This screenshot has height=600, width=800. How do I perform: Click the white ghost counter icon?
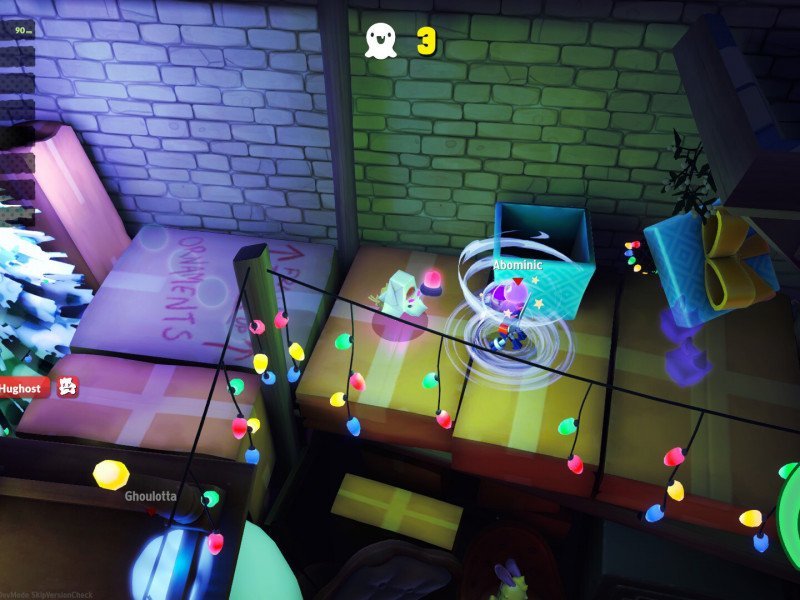(380, 41)
